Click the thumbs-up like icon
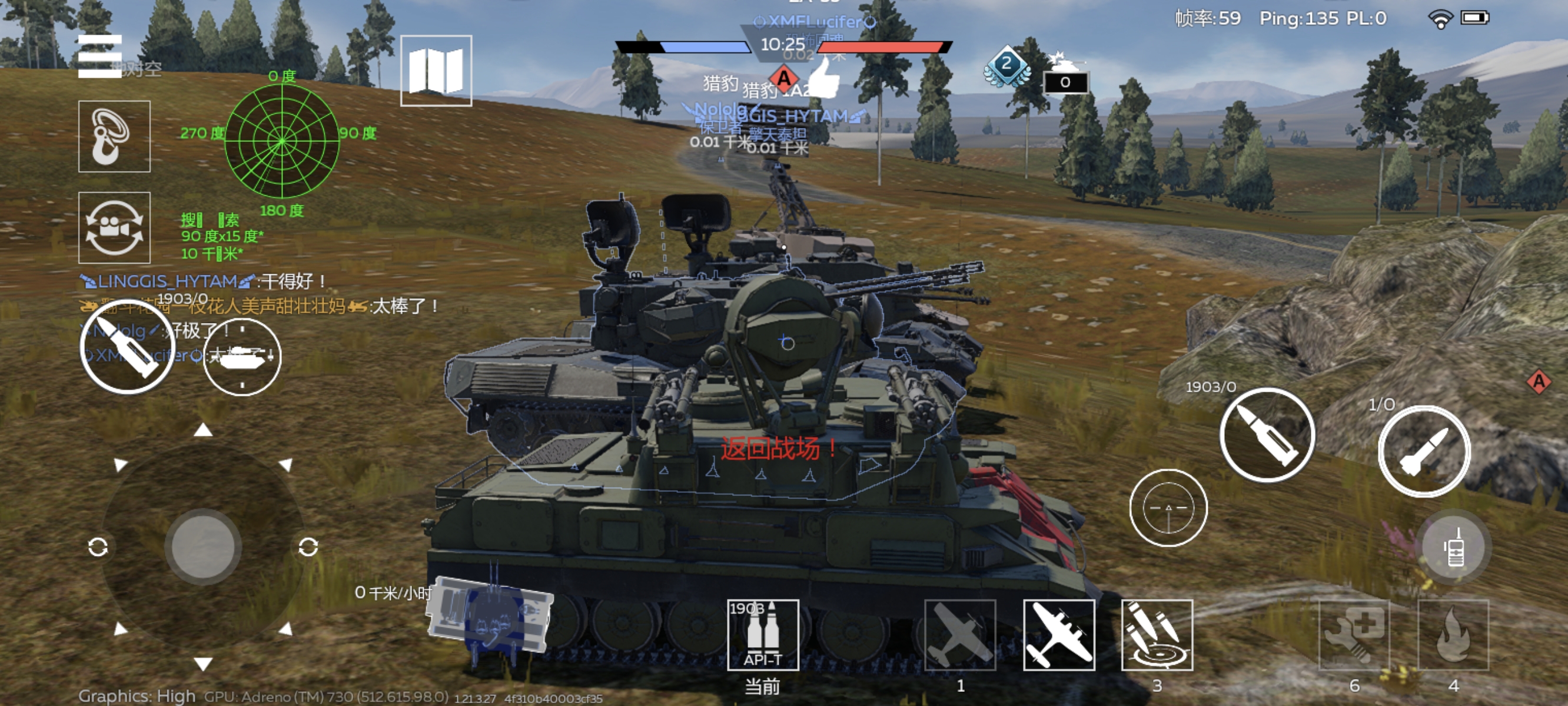Screen dimensions: 1568x706 [825, 79]
